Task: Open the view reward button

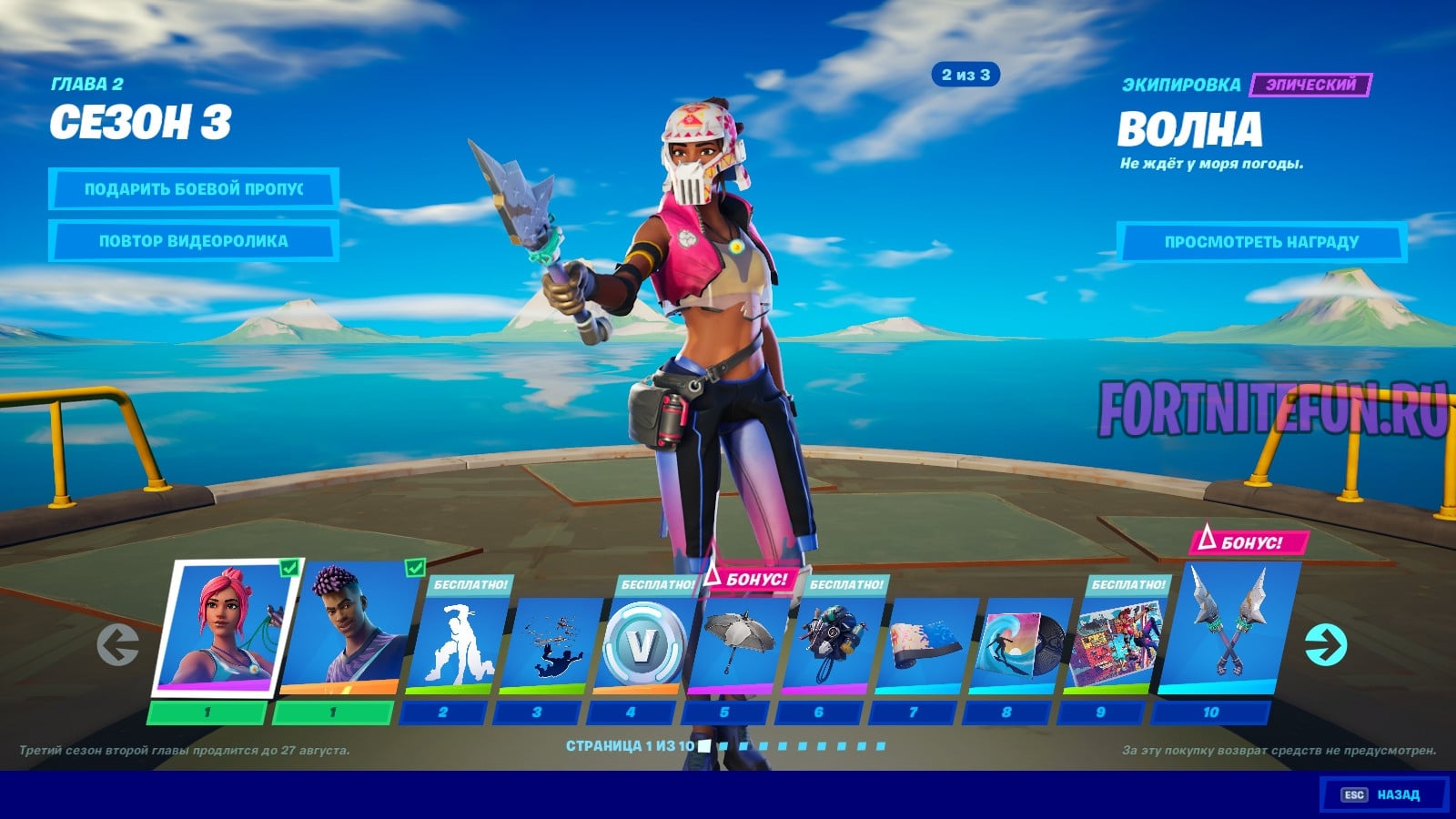Action: (x=1261, y=242)
